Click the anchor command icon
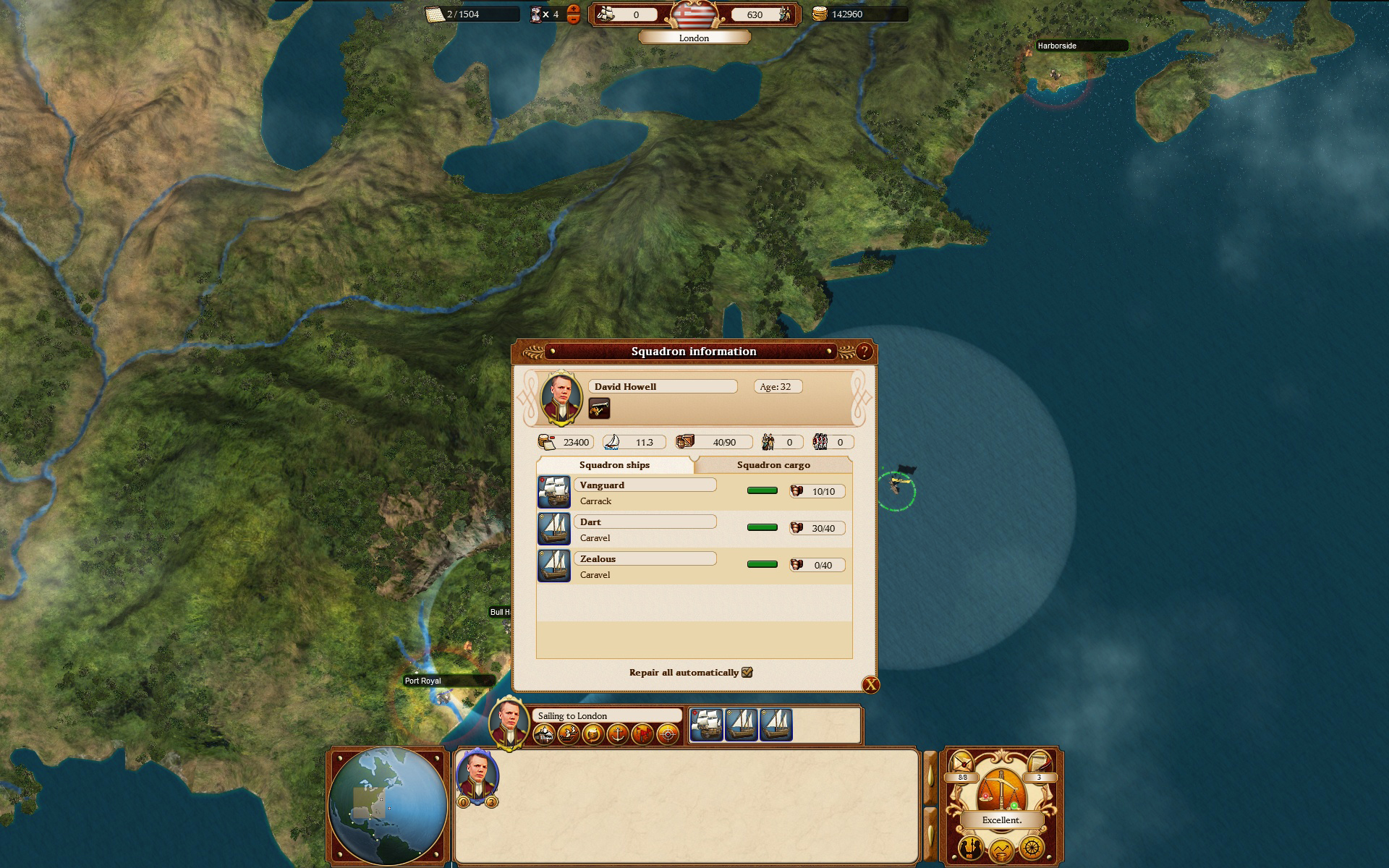Screen dimensions: 1389x868 [618, 735]
